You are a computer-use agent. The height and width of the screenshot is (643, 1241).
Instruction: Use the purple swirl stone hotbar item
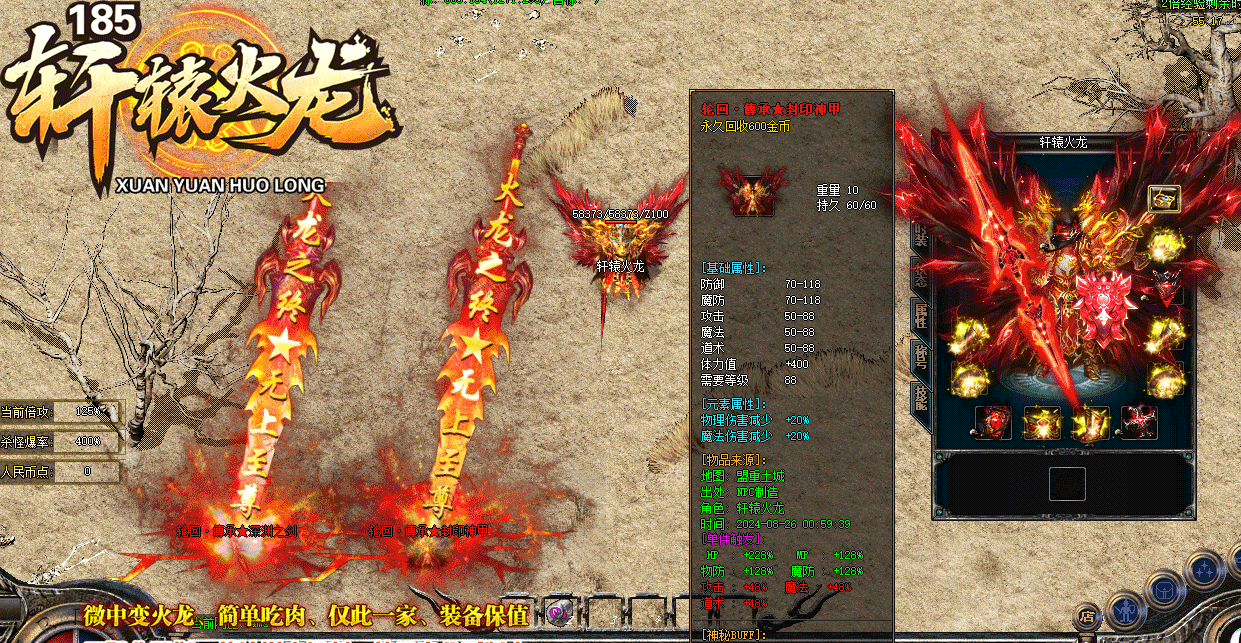559,613
